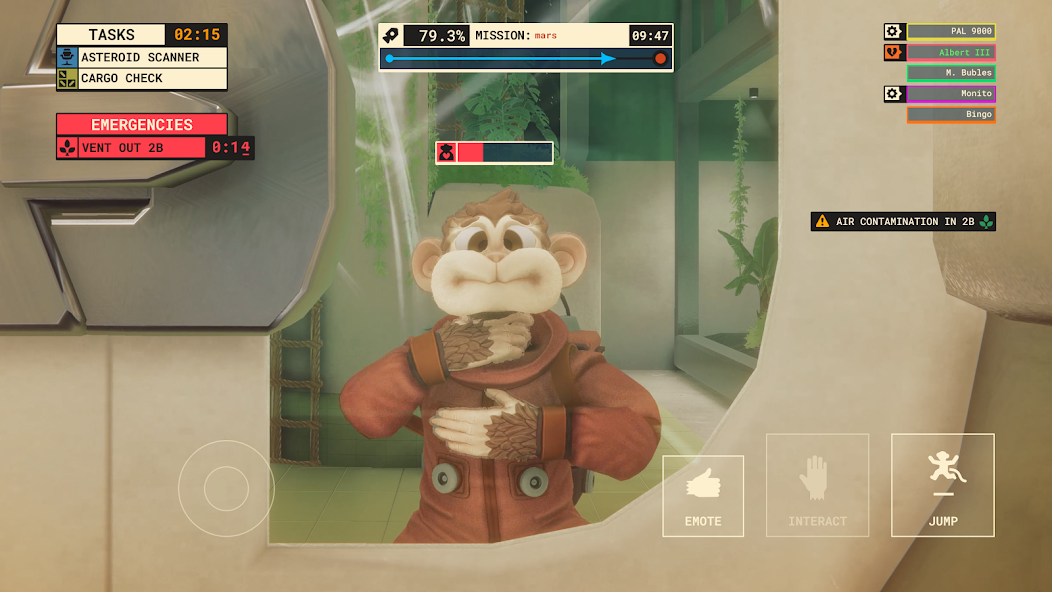Click the Emergencies panel header
This screenshot has width=1052, height=592.
(x=141, y=125)
